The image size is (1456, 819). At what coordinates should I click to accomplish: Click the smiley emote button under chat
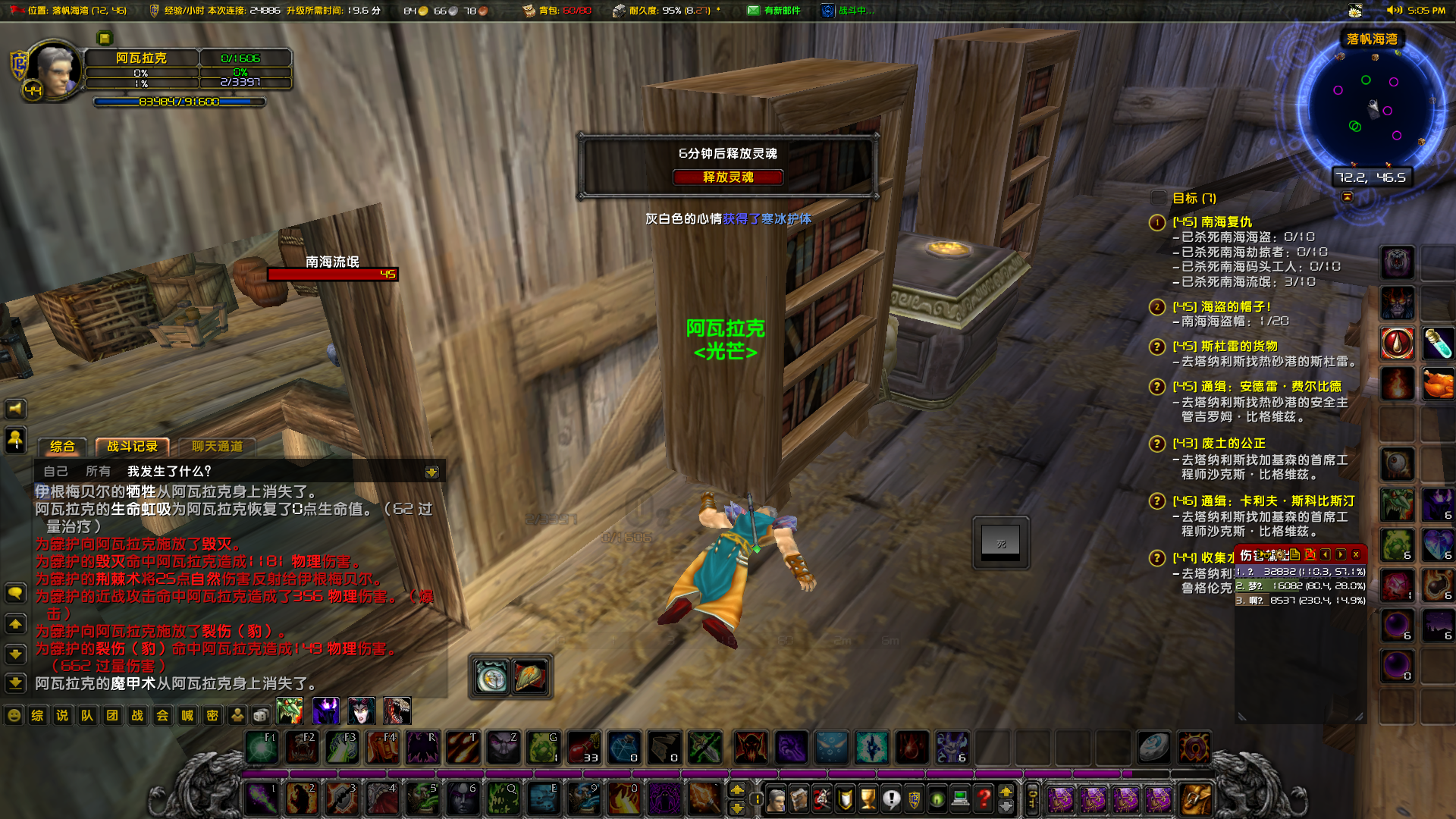coord(14,715)
